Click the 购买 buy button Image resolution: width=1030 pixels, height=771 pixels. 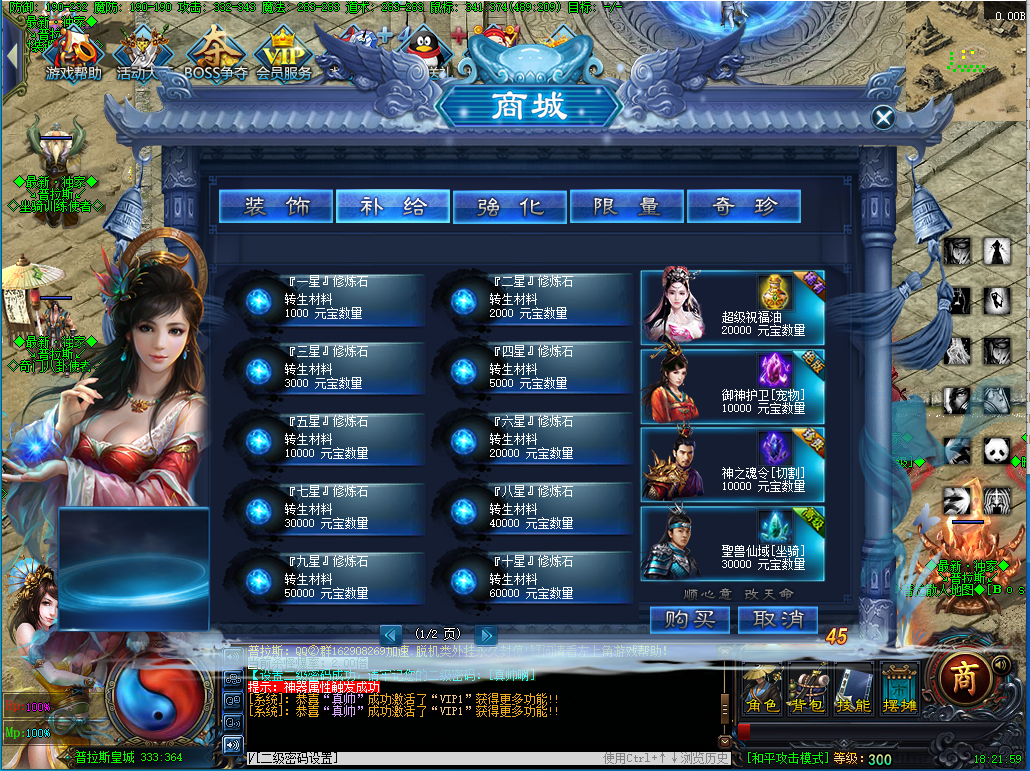[x=690, y=620]
